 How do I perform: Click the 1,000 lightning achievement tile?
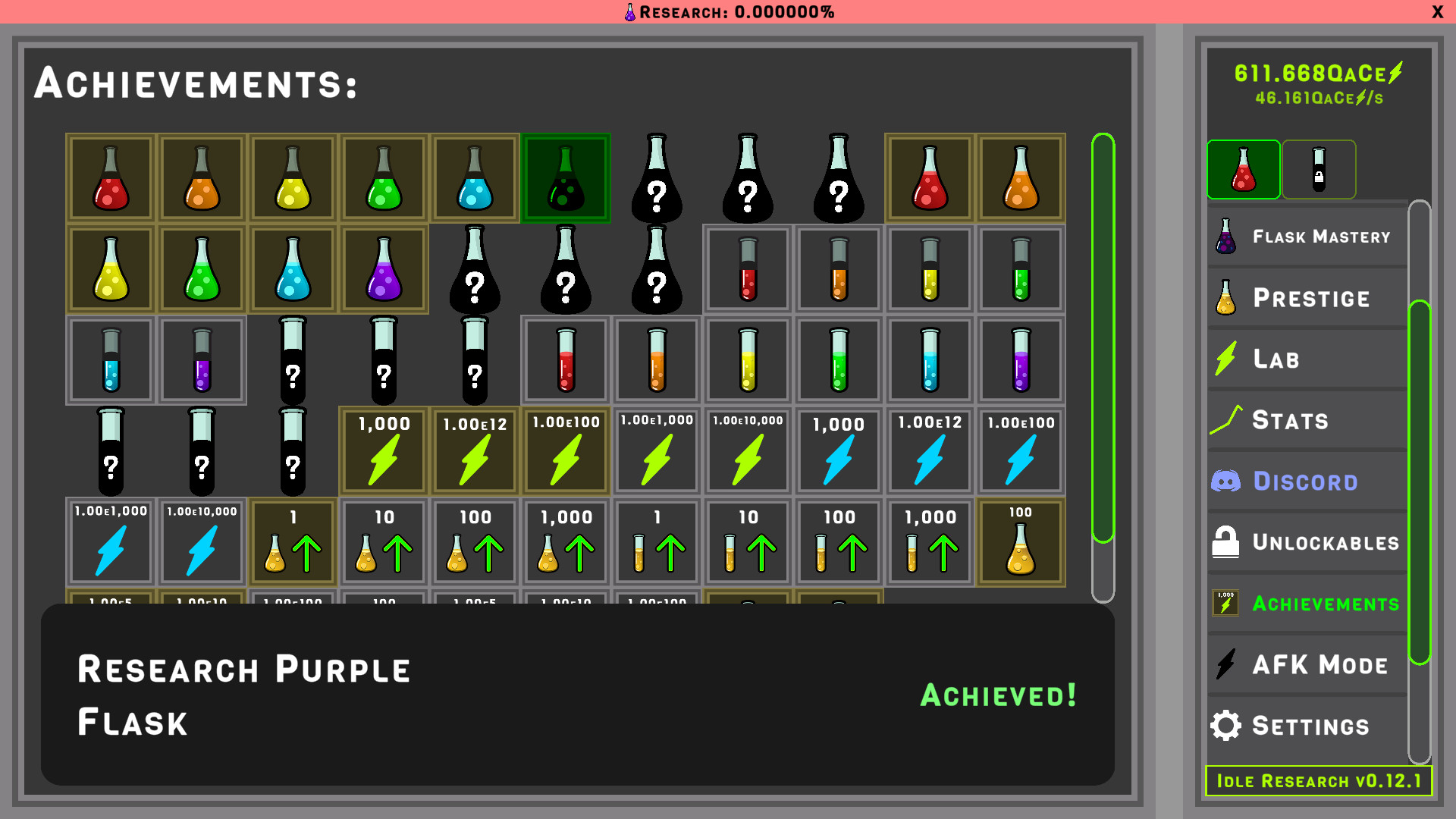coord(383,451)
